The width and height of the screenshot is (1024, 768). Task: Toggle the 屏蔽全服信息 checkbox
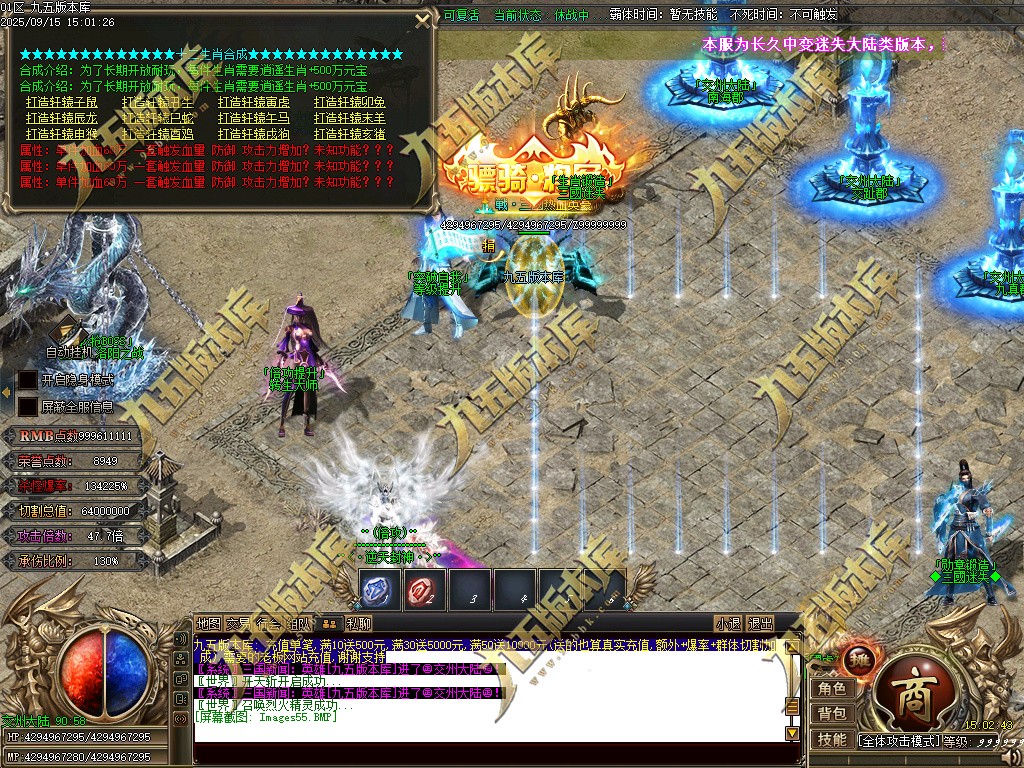pos(28,406)
